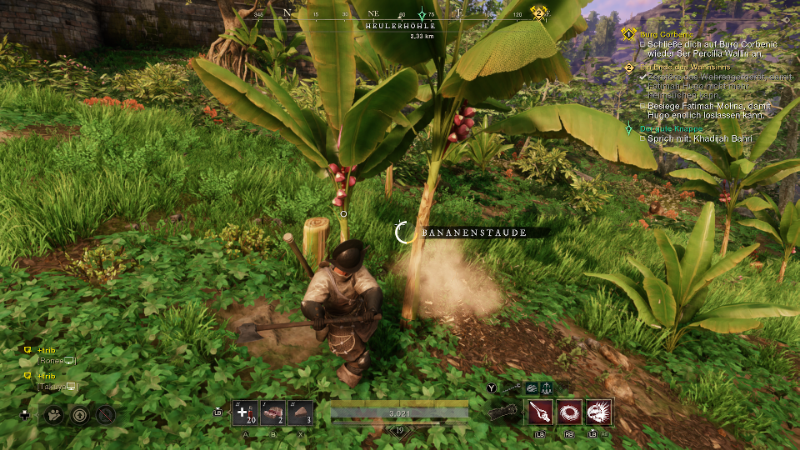Click the crossed-out round icon
Image resolution: width=800 pixels, height=450 pixels.
106,413
